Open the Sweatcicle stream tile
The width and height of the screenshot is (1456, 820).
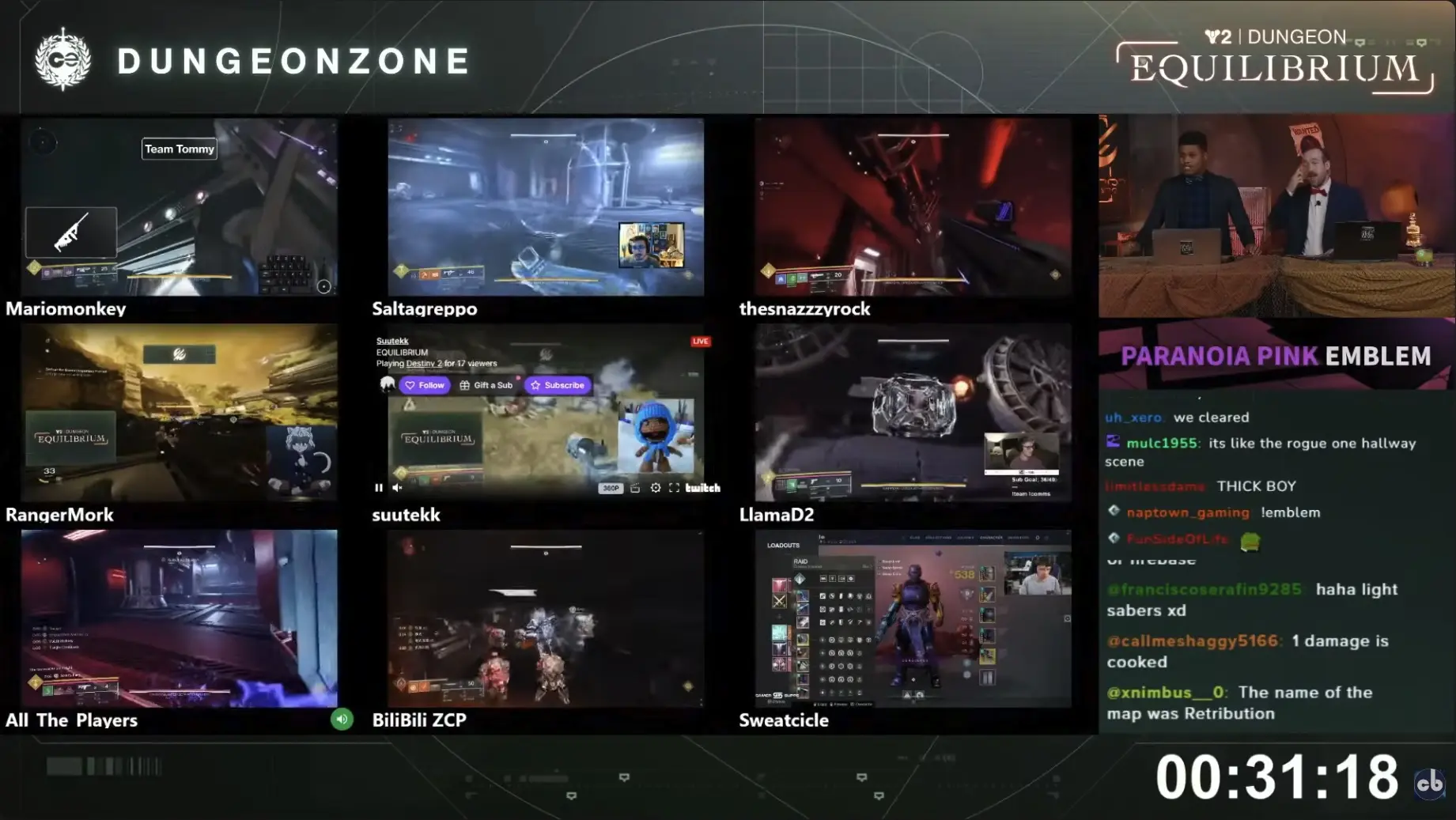913,618
